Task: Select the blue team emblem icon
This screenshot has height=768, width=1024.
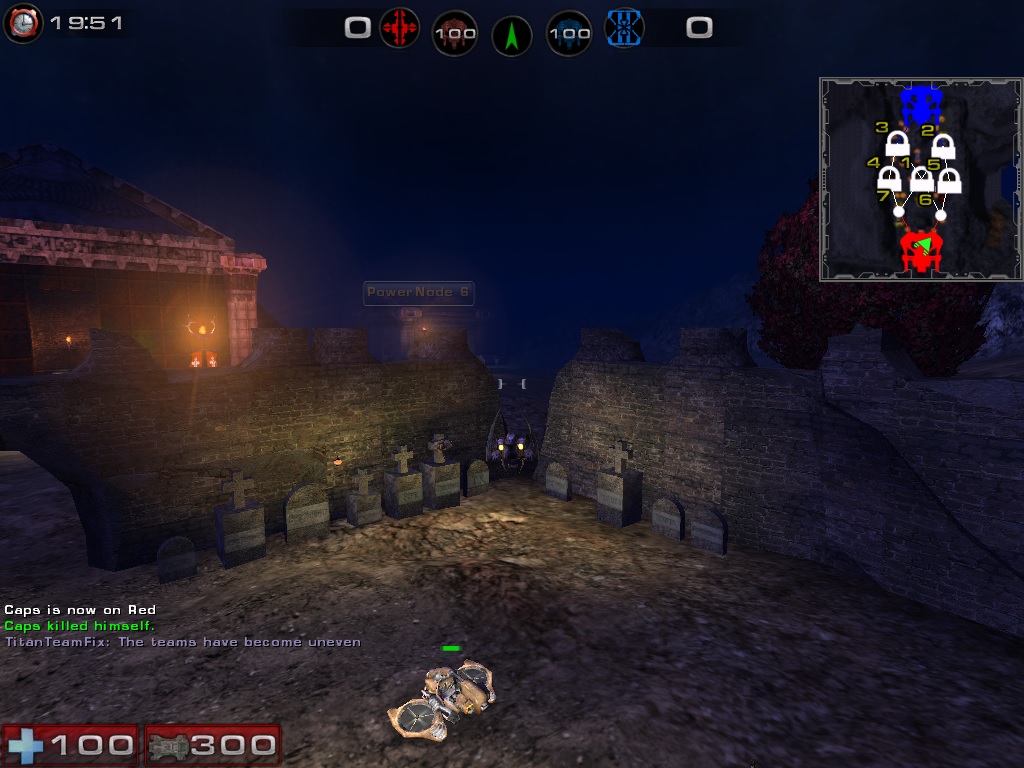Action: pyautogui.click(x=625, y=29)
